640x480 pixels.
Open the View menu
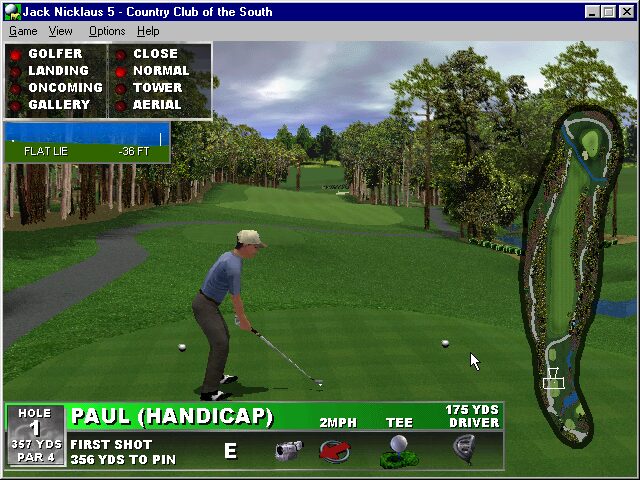pyautogui.click(x=61, y=31)
